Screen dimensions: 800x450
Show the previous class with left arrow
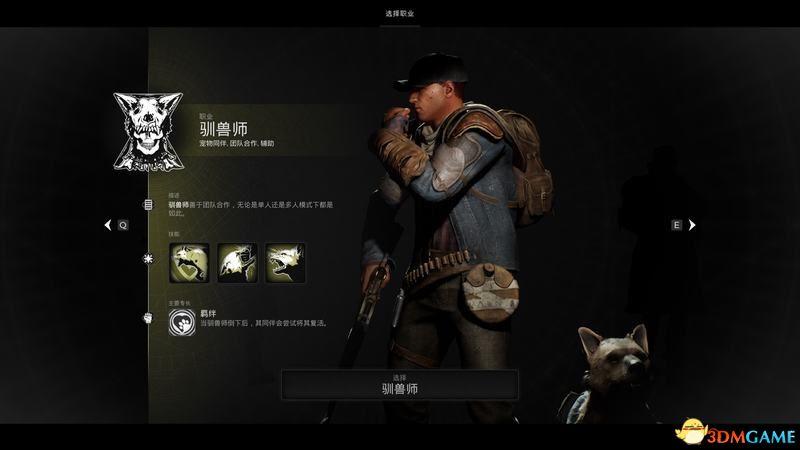(x=109, y=226)
